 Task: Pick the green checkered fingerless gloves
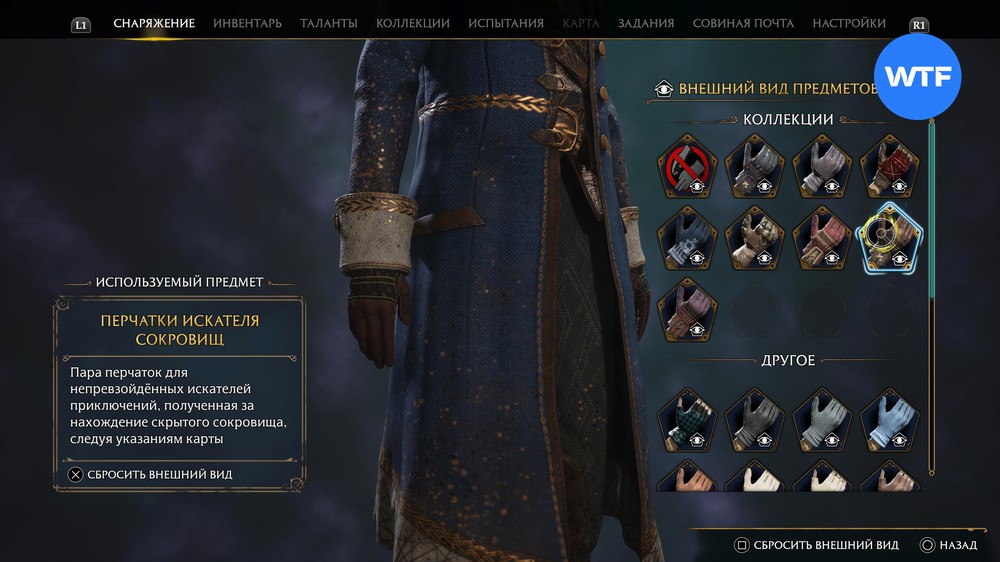(686, 419)
